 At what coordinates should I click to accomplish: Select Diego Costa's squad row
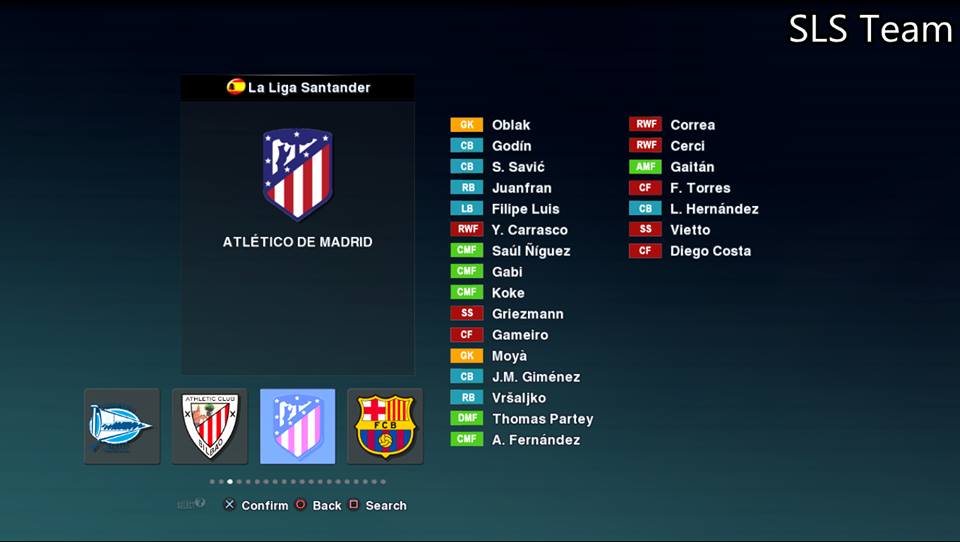point(710,251)
